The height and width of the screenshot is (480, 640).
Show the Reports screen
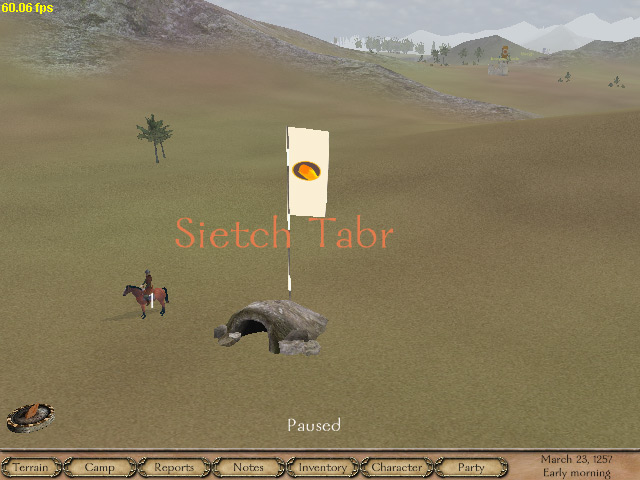click(x=173, y=467)
